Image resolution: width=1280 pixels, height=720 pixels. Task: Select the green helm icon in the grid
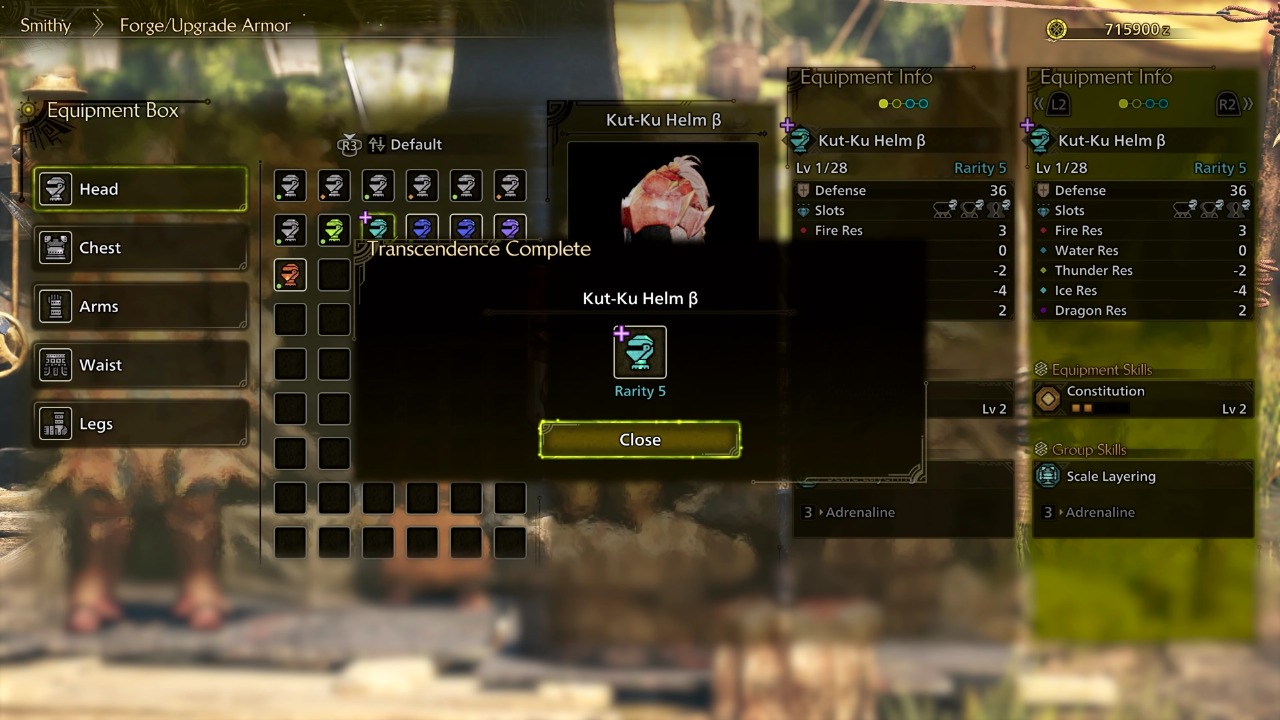(333, 229)
